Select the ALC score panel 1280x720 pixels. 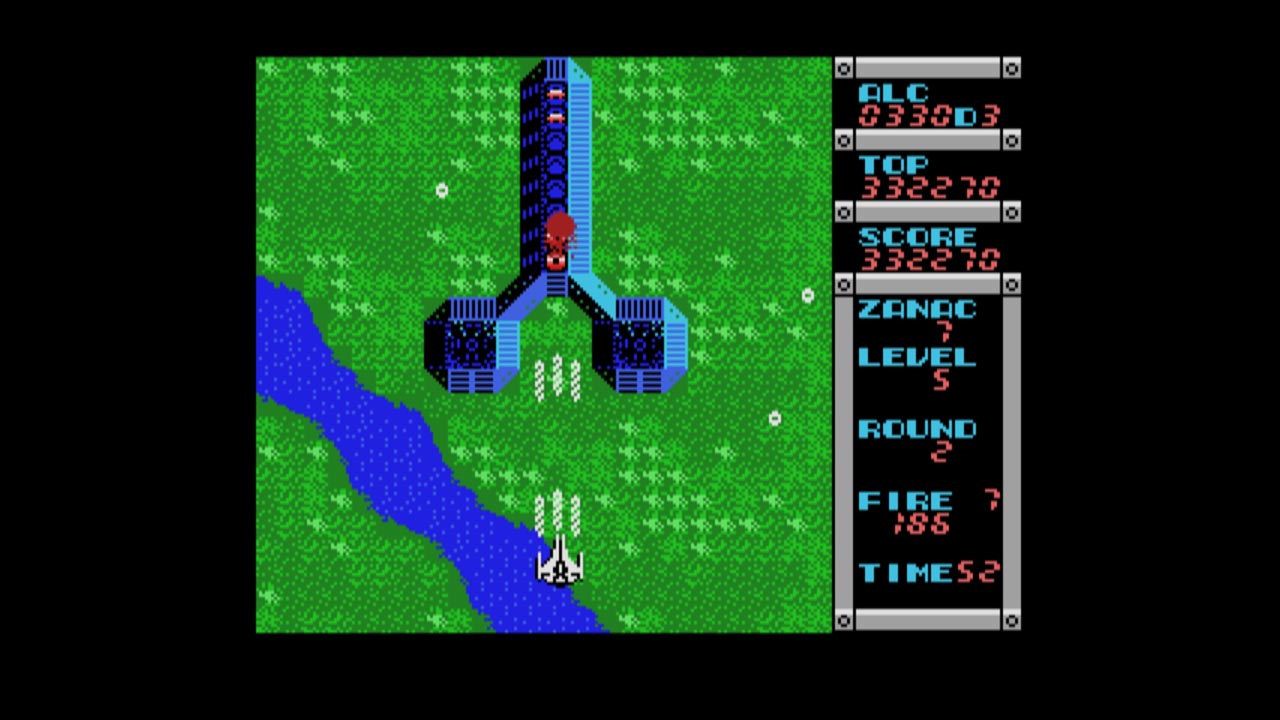point(920,104)
